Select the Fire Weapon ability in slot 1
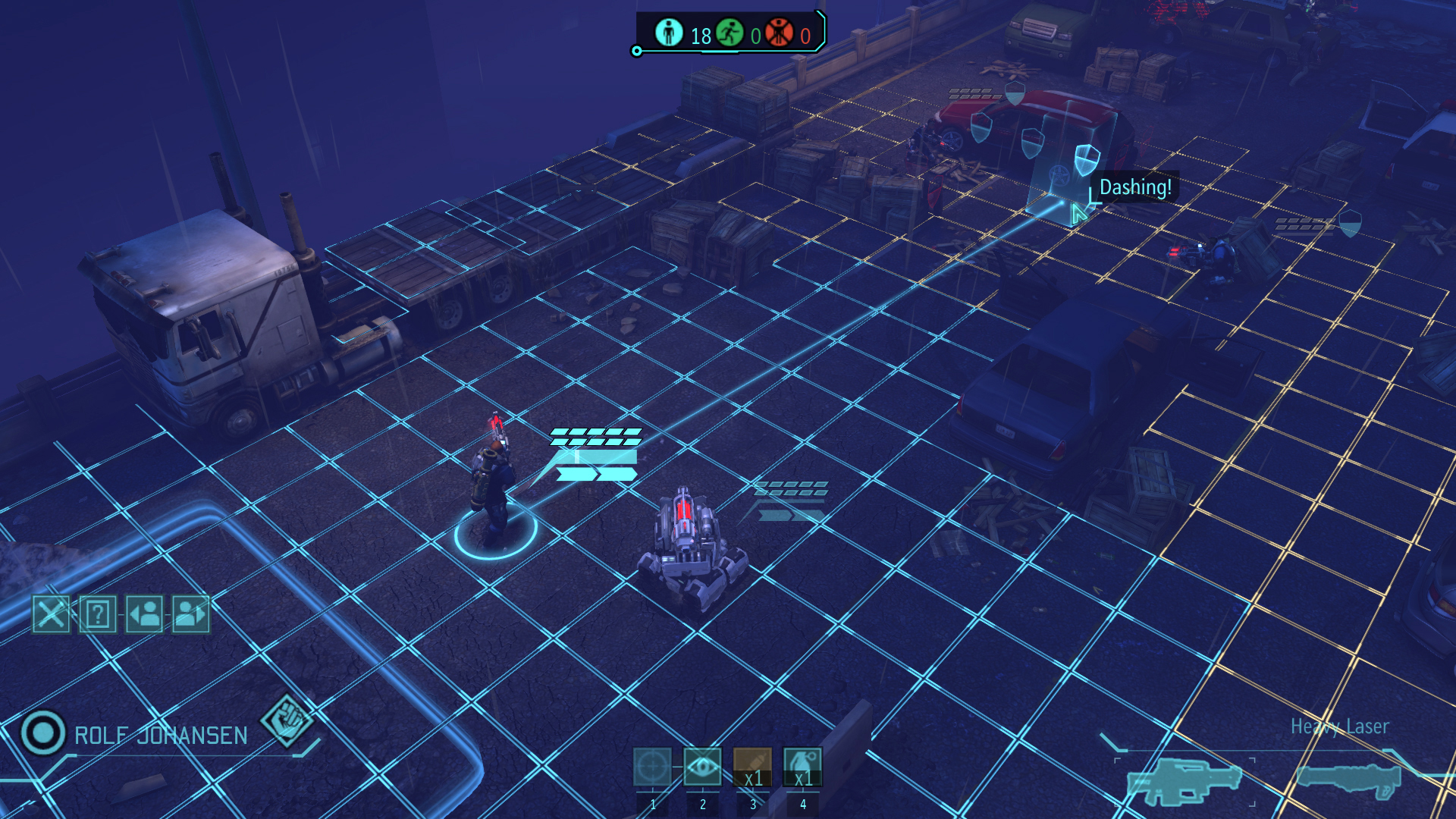The height and width of the screenshot is (819, 1456). coord(653,768)
